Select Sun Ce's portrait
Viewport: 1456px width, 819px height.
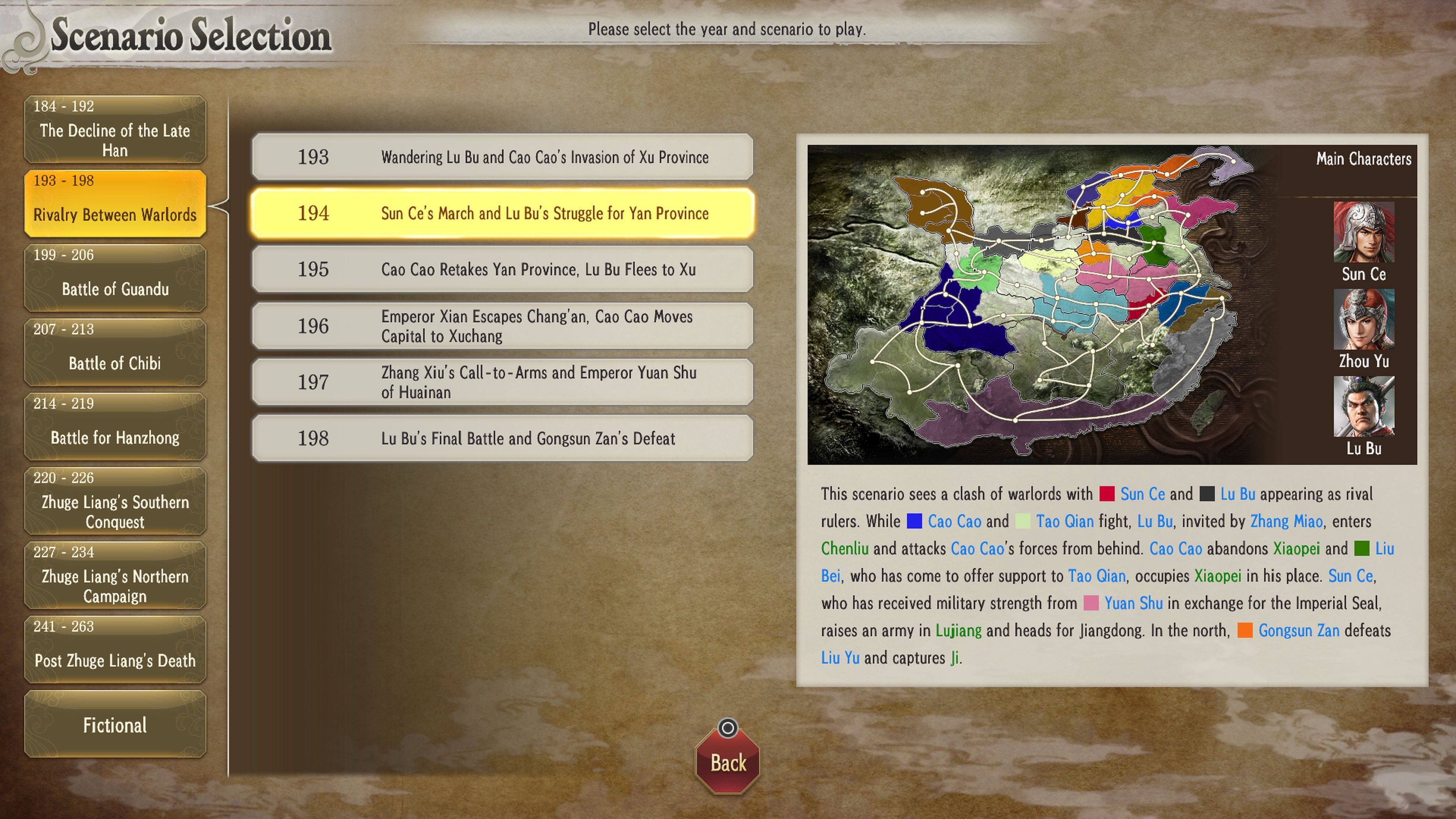click(1363, 232)
